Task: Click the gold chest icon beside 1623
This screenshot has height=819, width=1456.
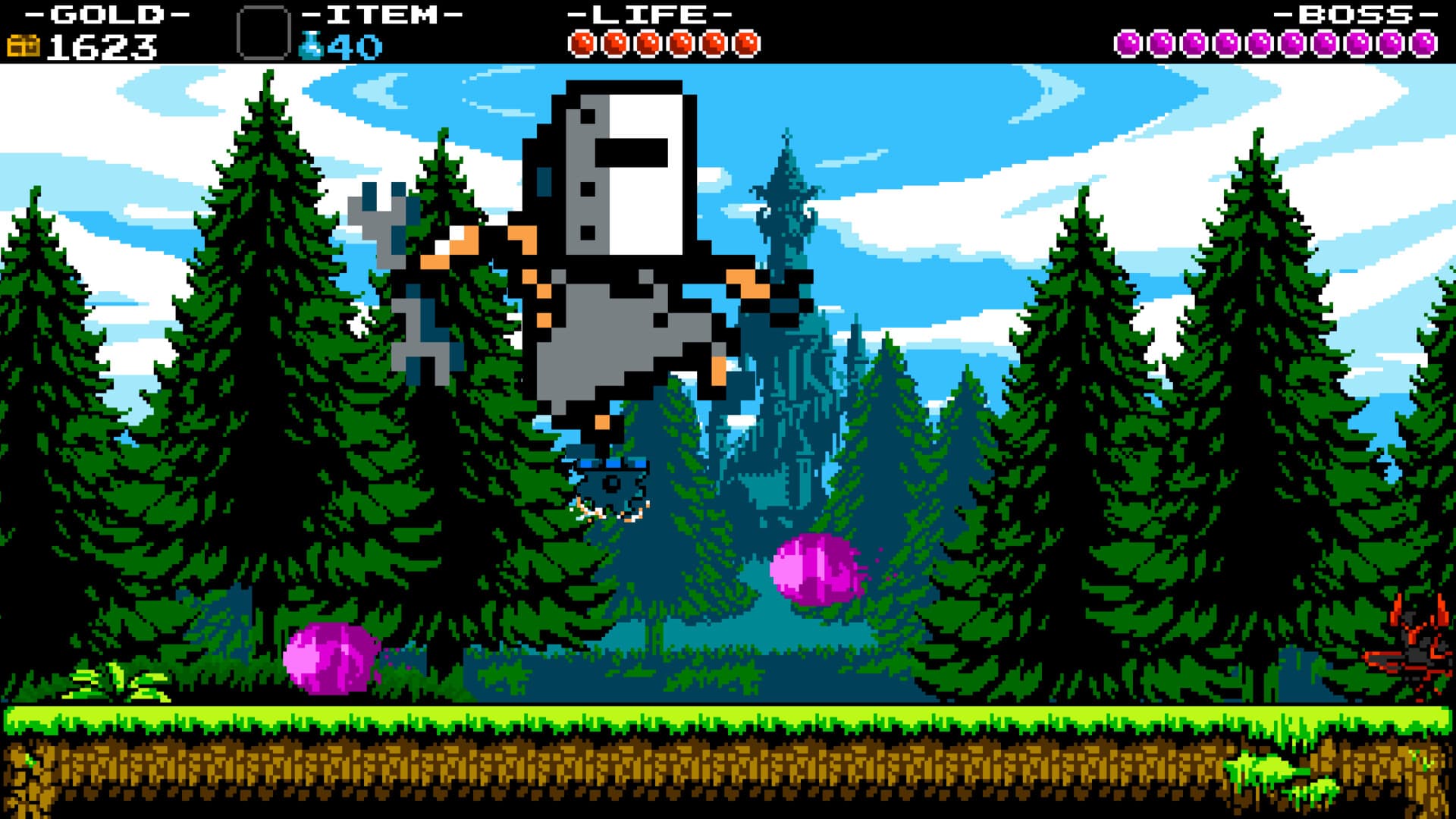Action: [23, 47]
